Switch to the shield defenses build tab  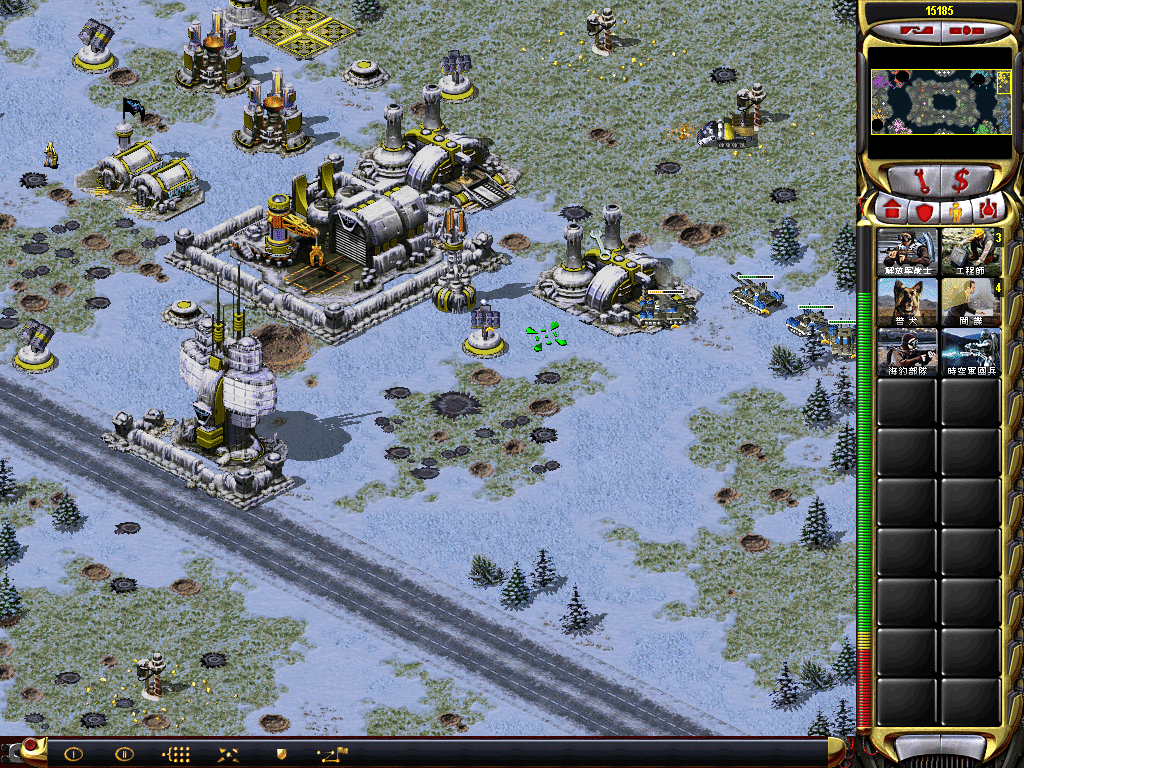(x=924, y=211)
